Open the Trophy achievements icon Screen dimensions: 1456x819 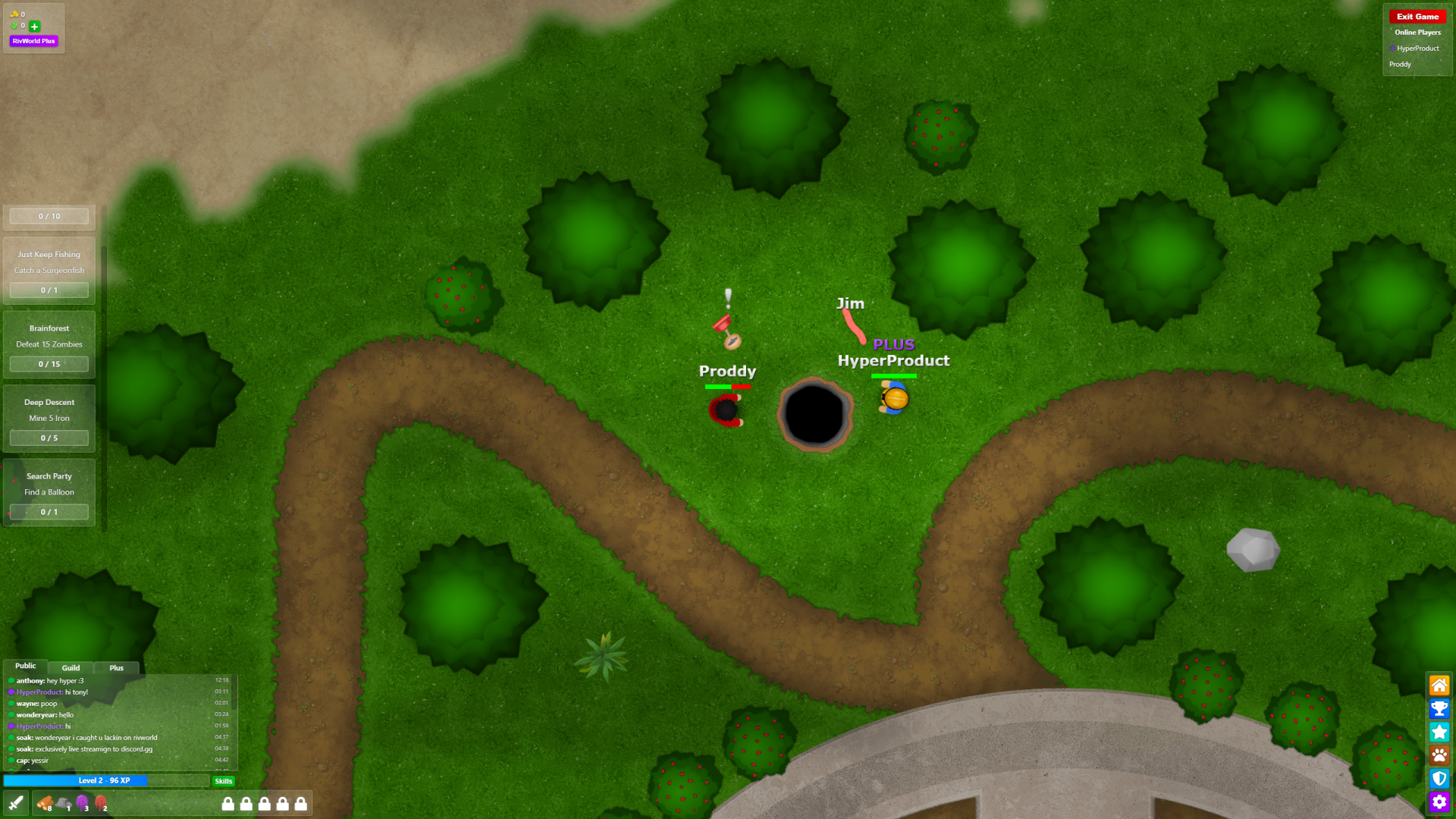[x=1439, y=708]
